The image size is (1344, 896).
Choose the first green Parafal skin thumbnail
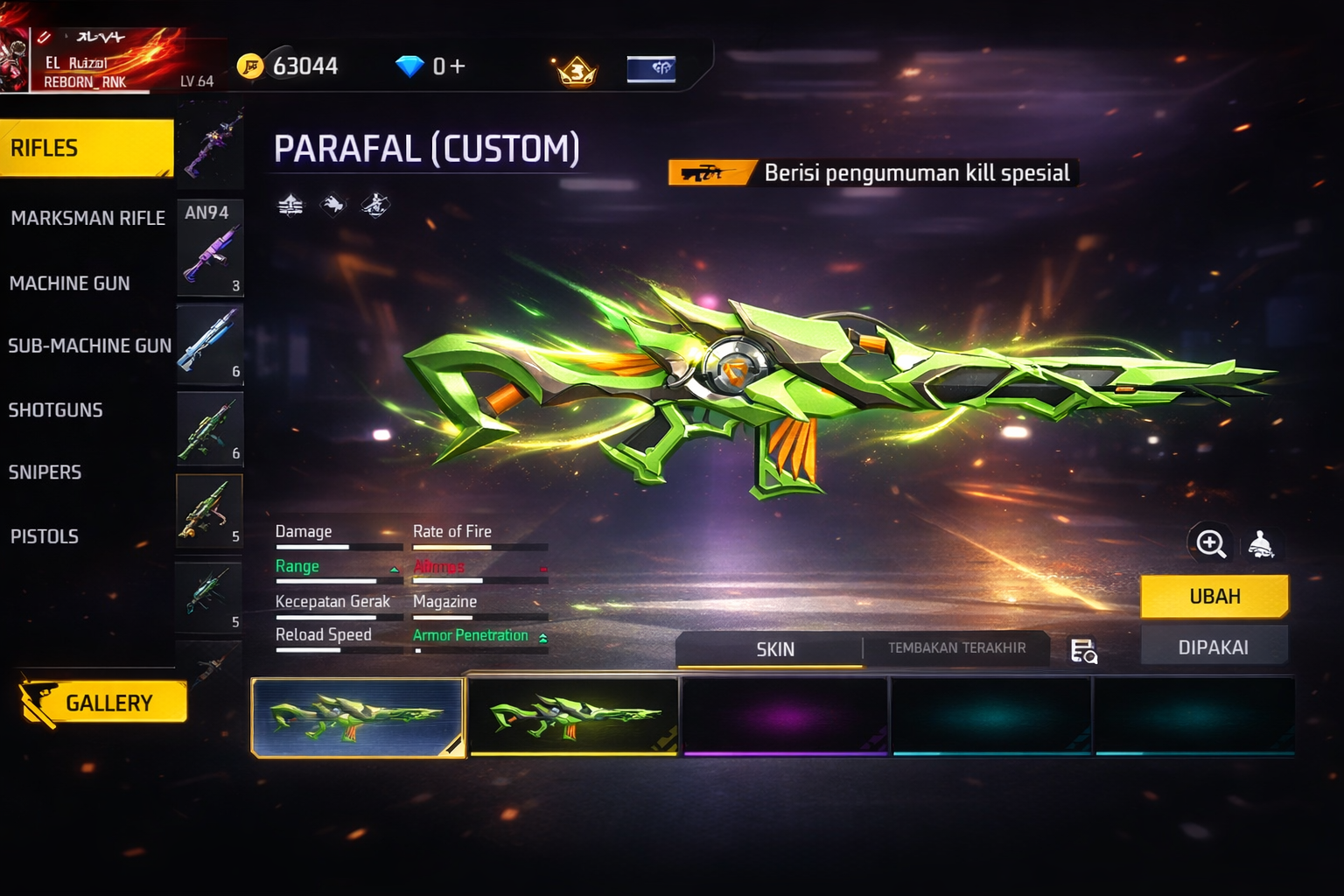(x=357, y=717)
